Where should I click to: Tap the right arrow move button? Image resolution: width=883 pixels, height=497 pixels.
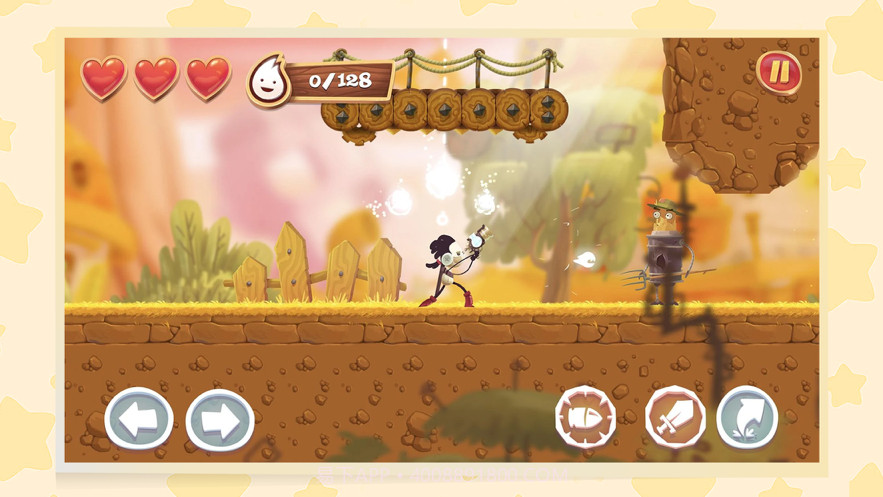(x=219, y=420)
